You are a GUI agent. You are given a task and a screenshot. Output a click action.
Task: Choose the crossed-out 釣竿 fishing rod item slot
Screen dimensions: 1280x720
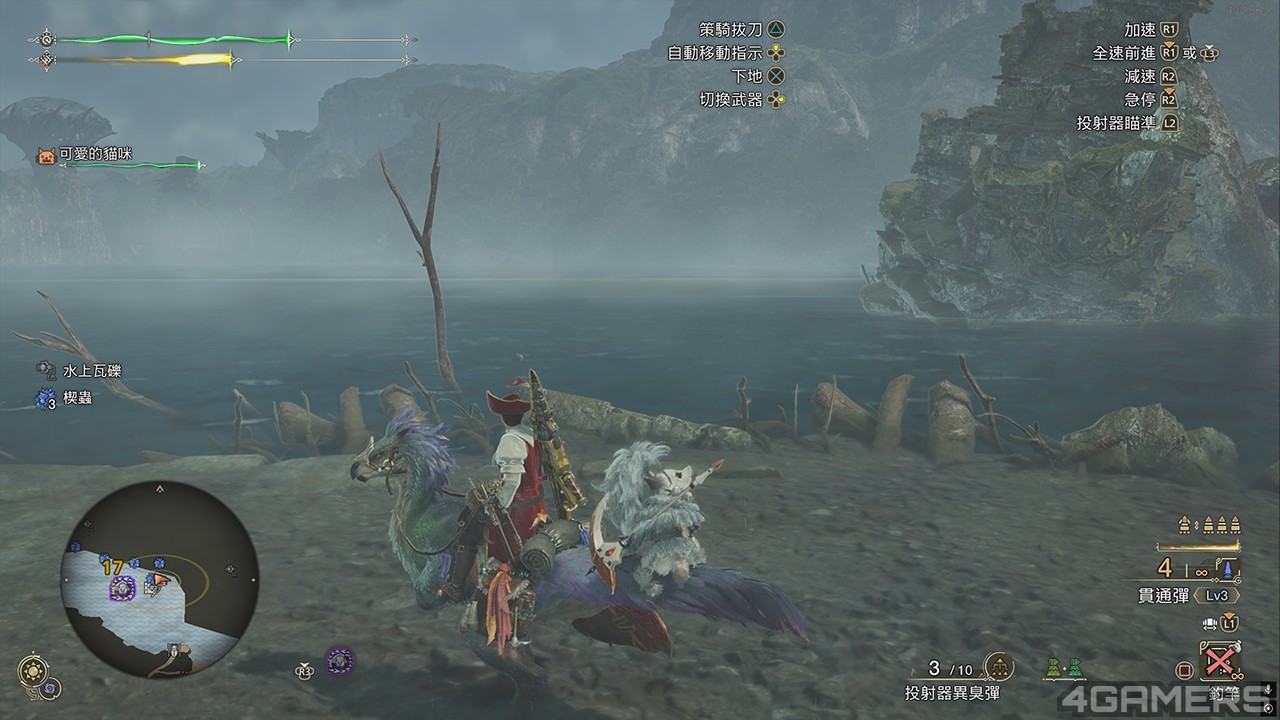tap(1219, 661)
